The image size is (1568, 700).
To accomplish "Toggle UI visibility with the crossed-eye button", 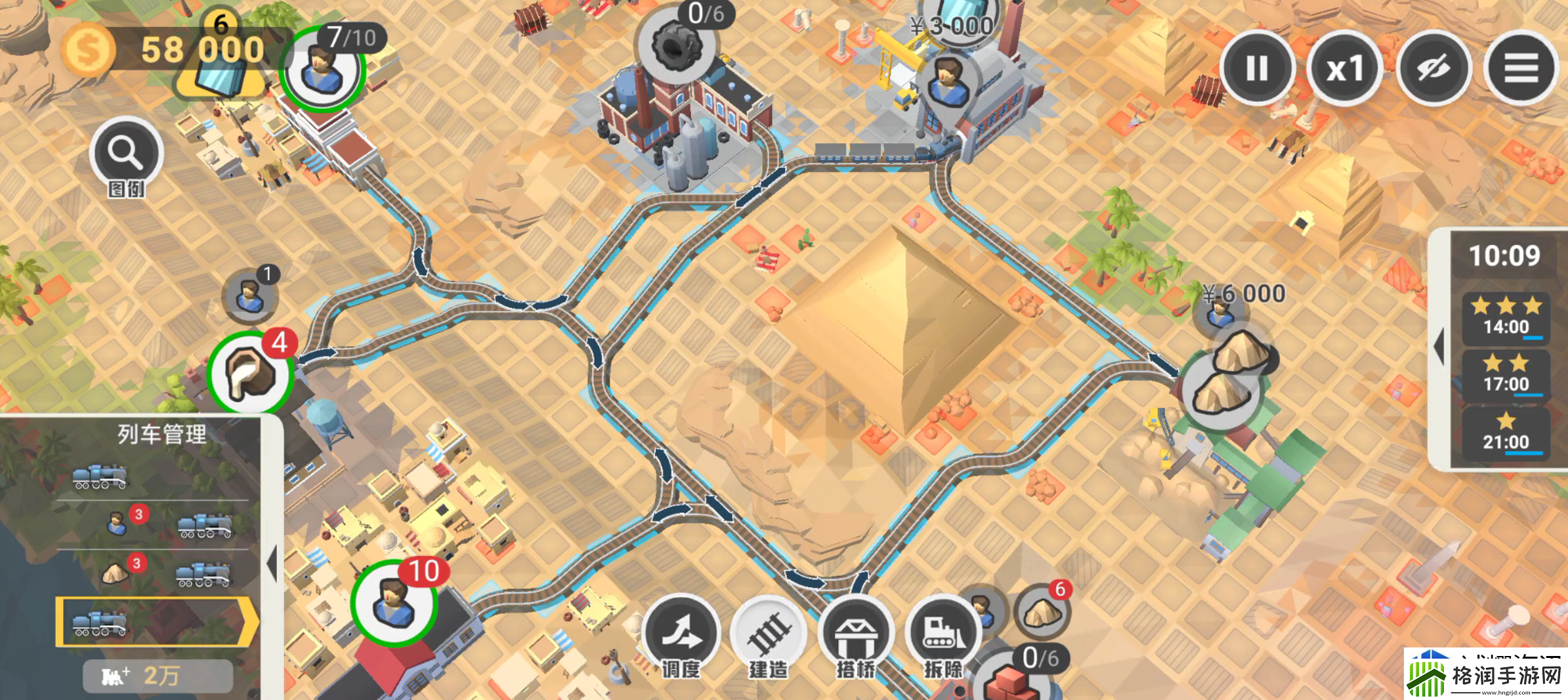I will pyautogui.click(x=1433, y=68).
